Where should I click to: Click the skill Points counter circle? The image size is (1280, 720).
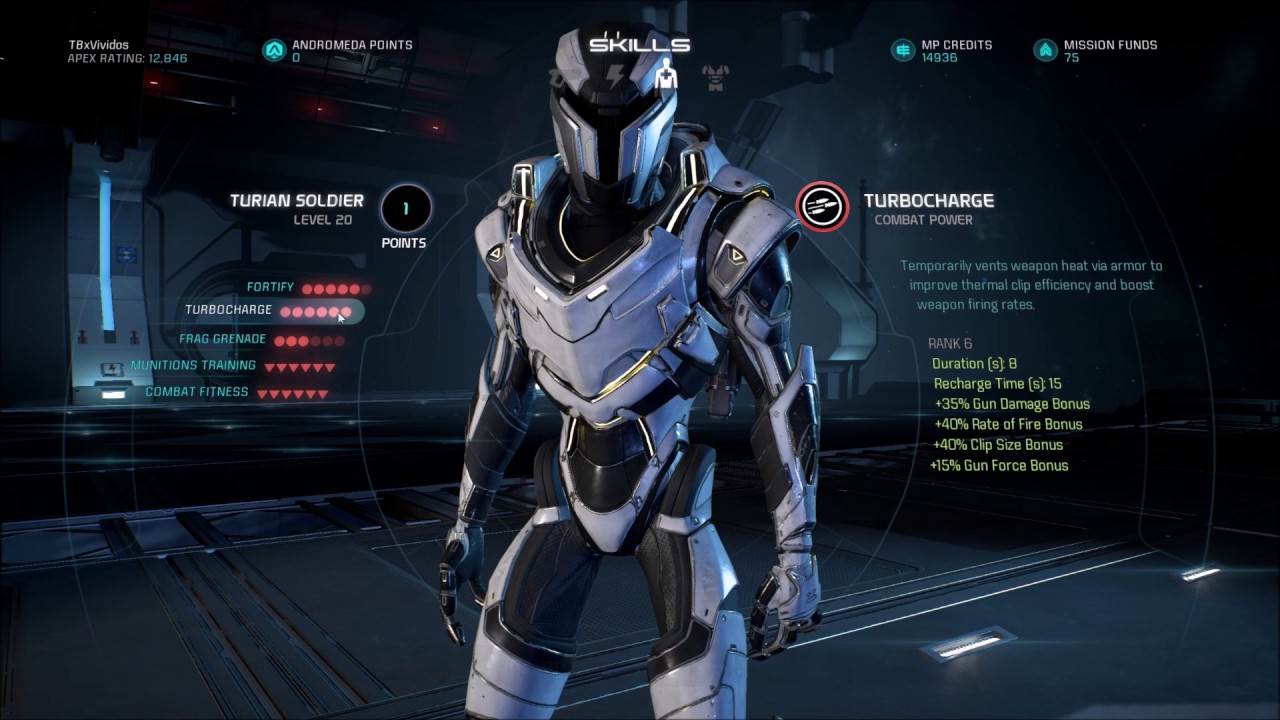407,208
